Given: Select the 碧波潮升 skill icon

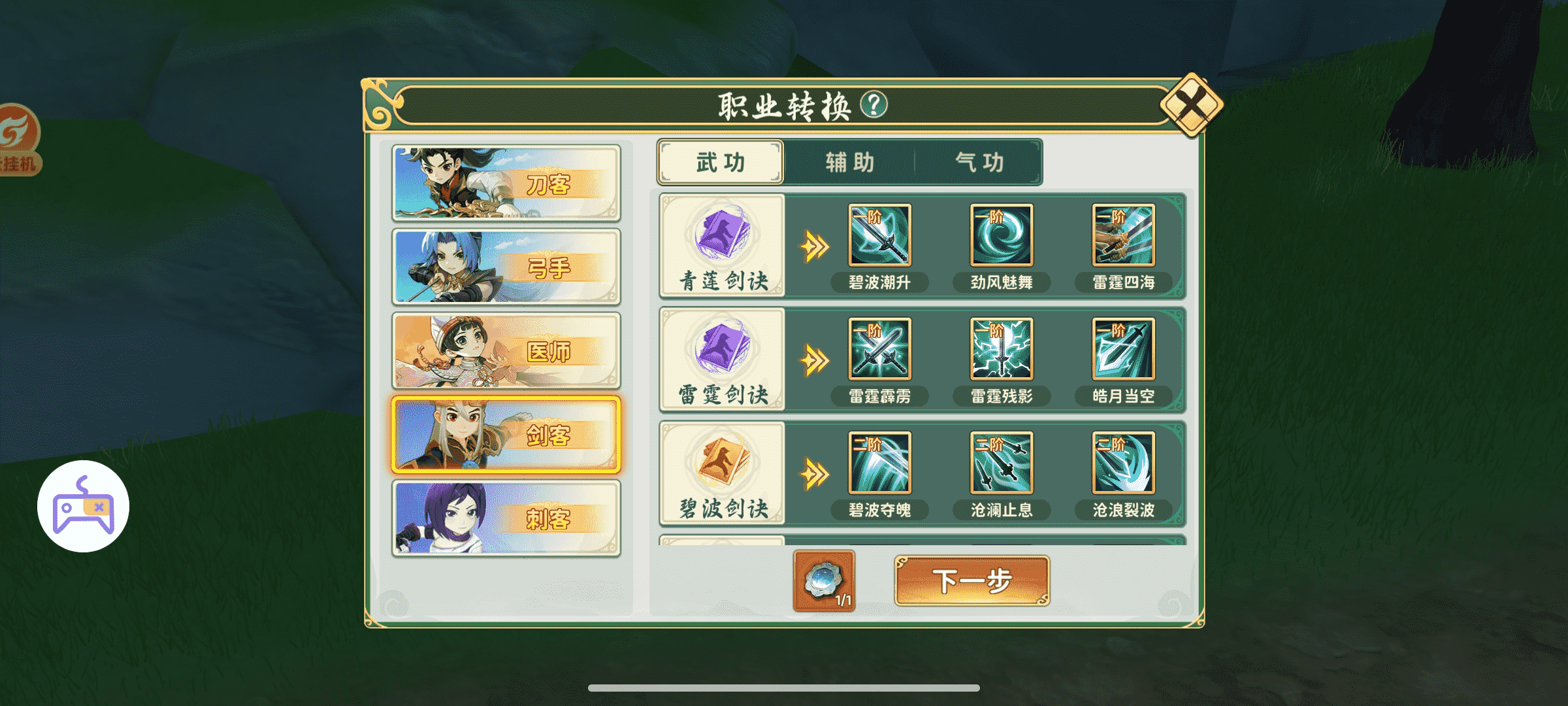Looking at the screenshot, I should tap(879, 237).
